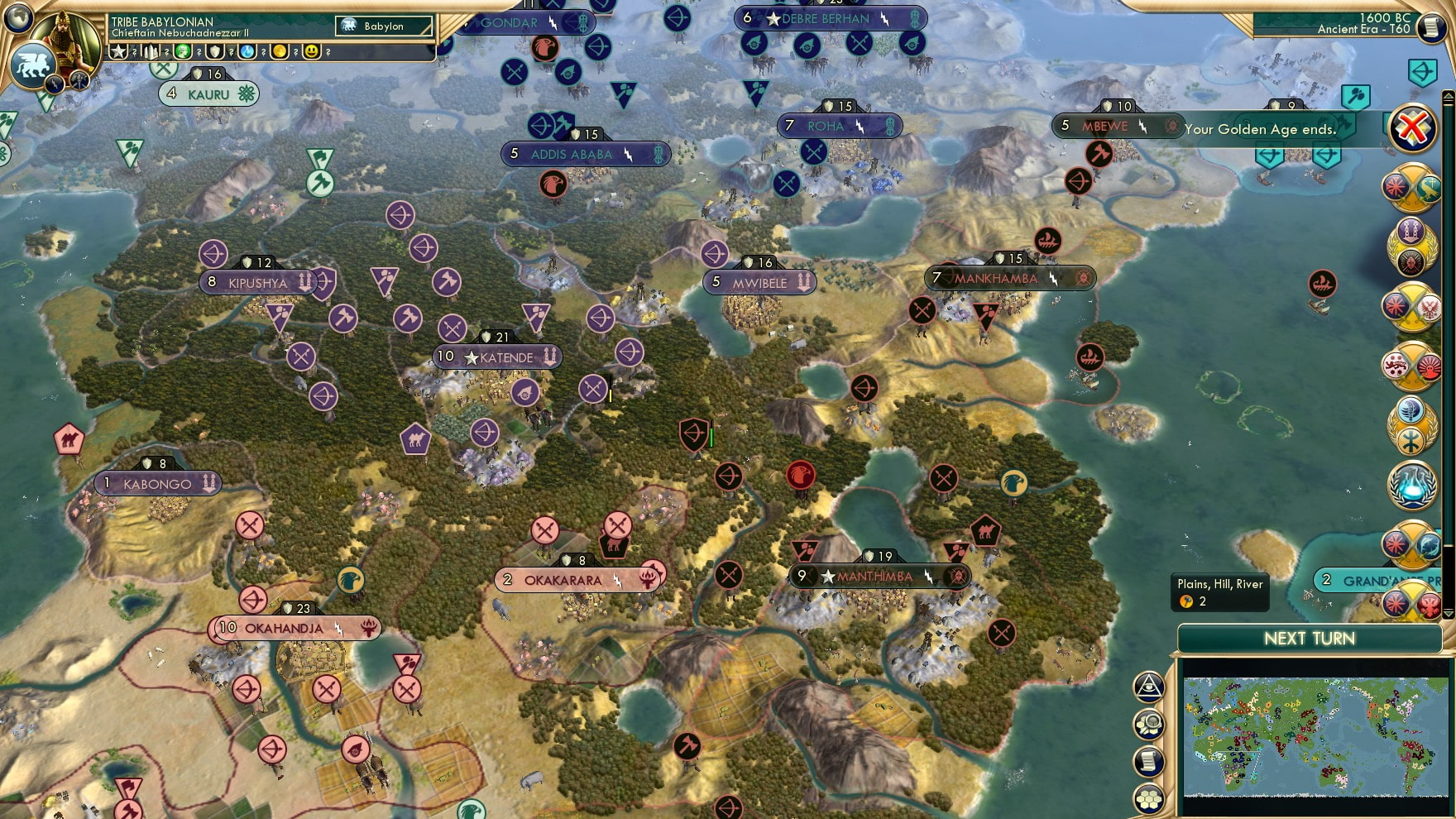
Task: Select Nebuchadnezzar II's leader portrait
Action: 65,40
